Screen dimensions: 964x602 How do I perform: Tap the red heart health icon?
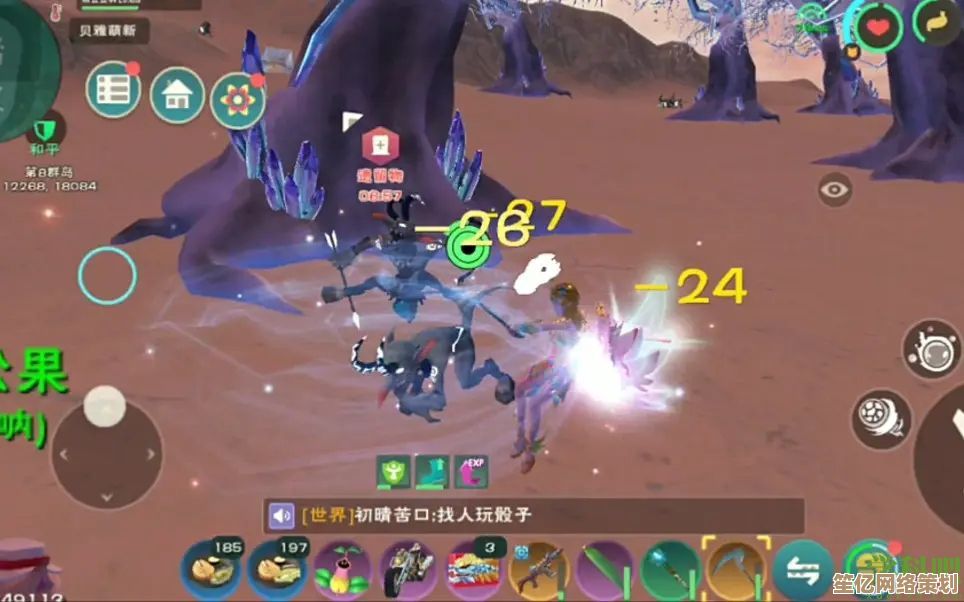(879, 26)
